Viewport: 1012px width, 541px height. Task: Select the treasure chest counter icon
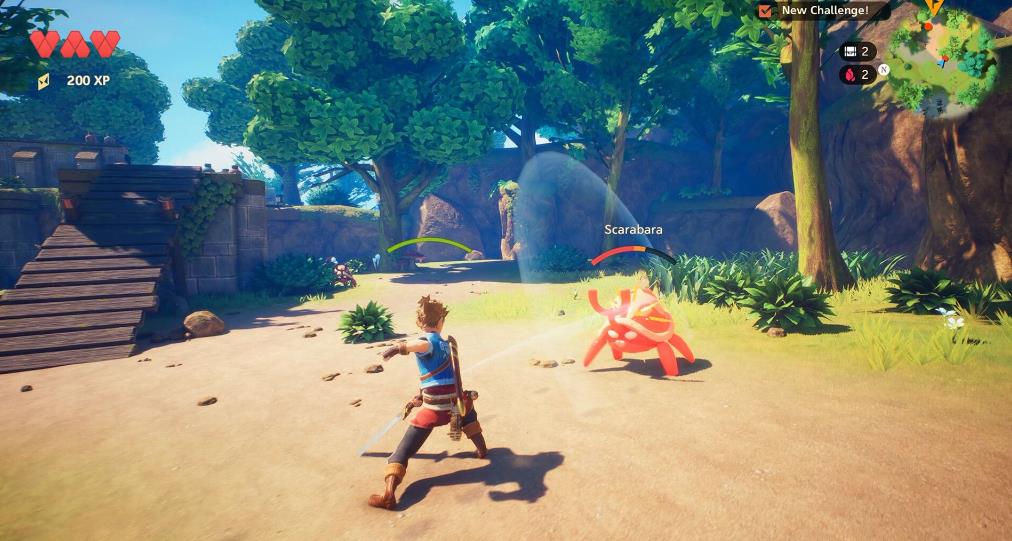849,51
